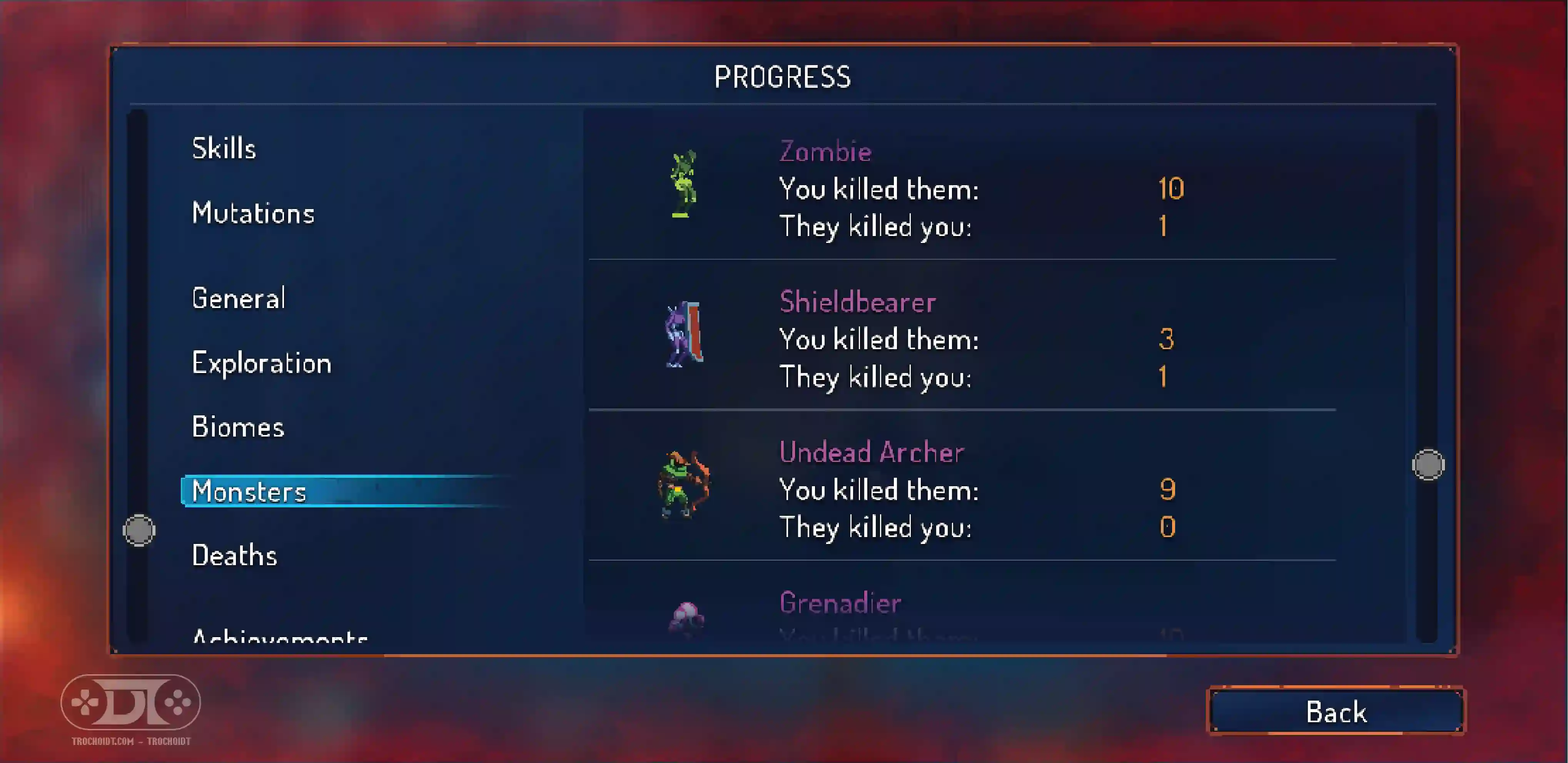The image size is (1568, 763).
Task: Show the Exploration progress section
Action: tap(262, 363)
